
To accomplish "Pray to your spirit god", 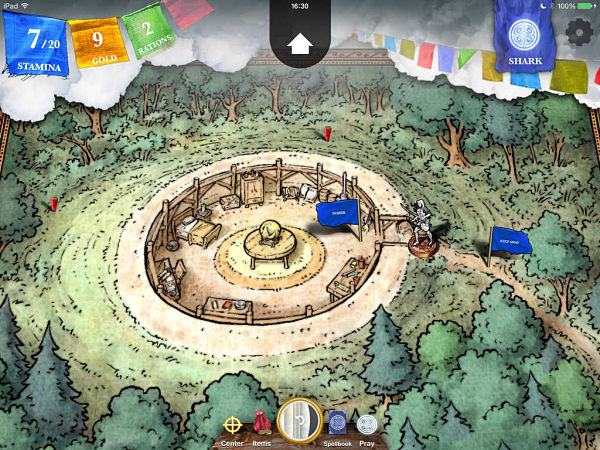I will click(x=367, y=423).
